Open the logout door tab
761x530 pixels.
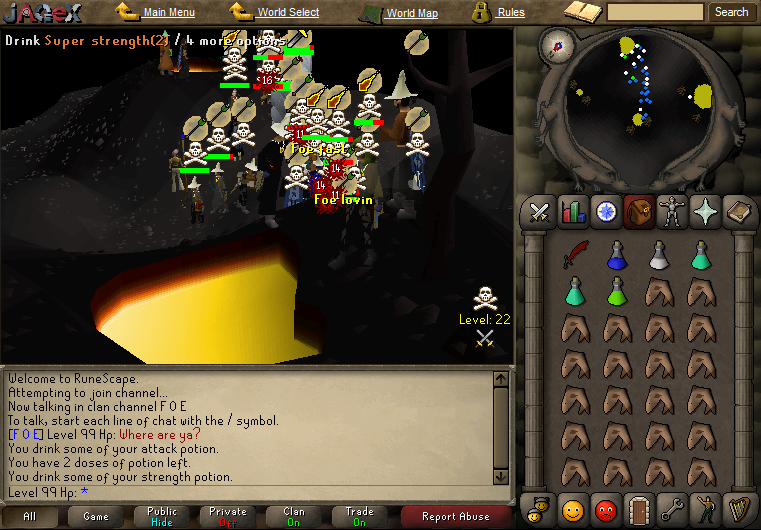(x=638, y=508)
